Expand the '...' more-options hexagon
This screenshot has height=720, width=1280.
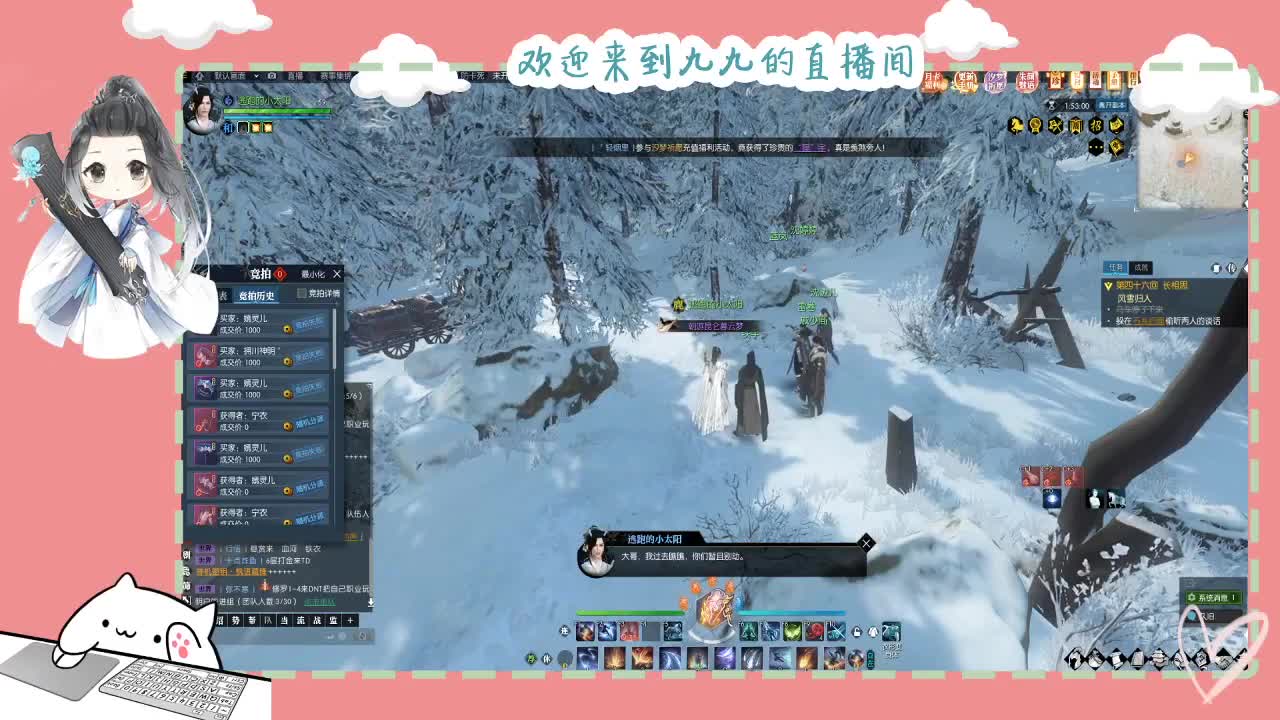[1096, 146]
